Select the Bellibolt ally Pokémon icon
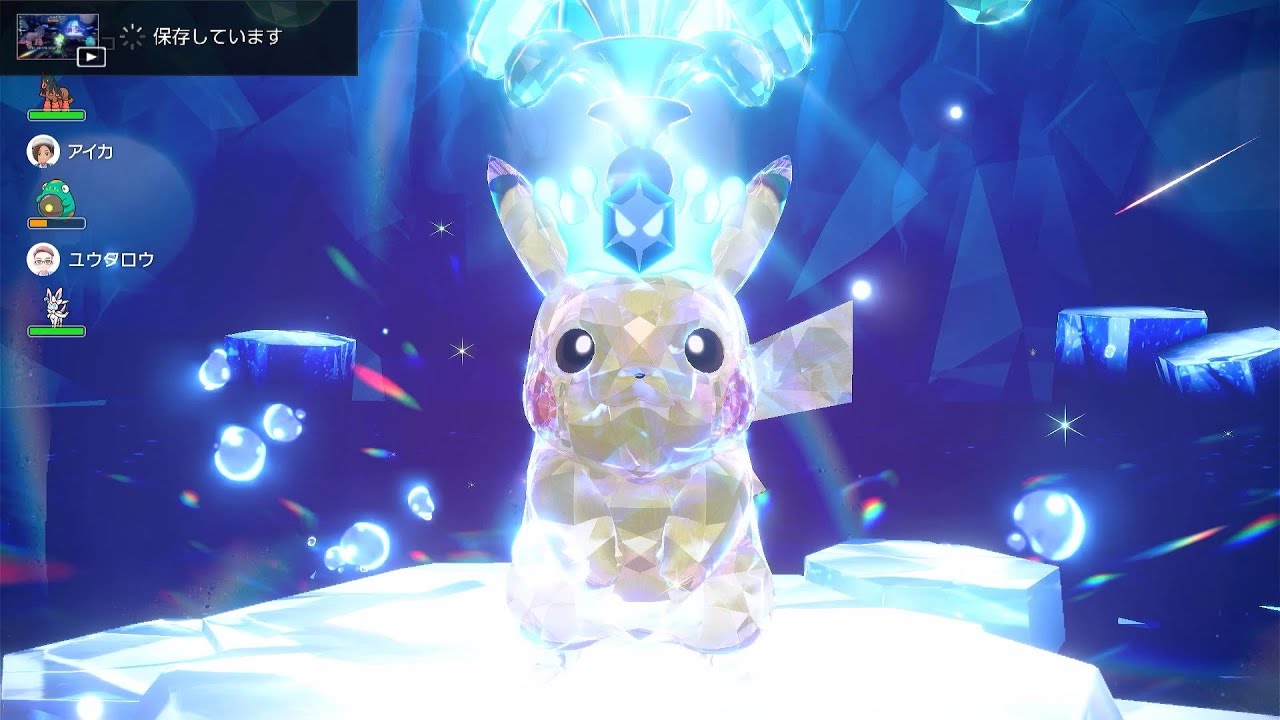The height and width of the screenshot is (720, 1280). (55, 200)
